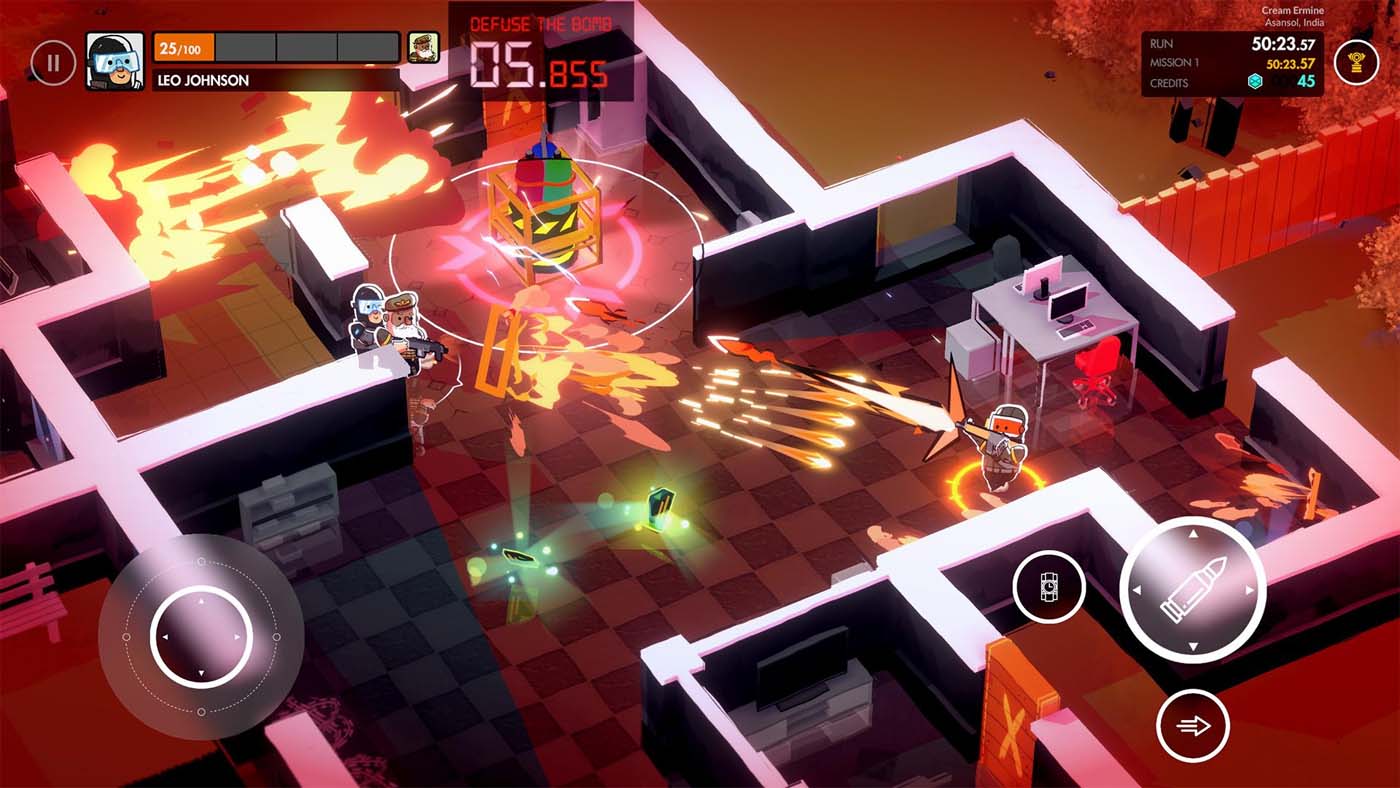Viewport: 1400px width, 788px height.
Task: Tap the bearded commander portrait near the health bar
Action: tap(424, 48)
